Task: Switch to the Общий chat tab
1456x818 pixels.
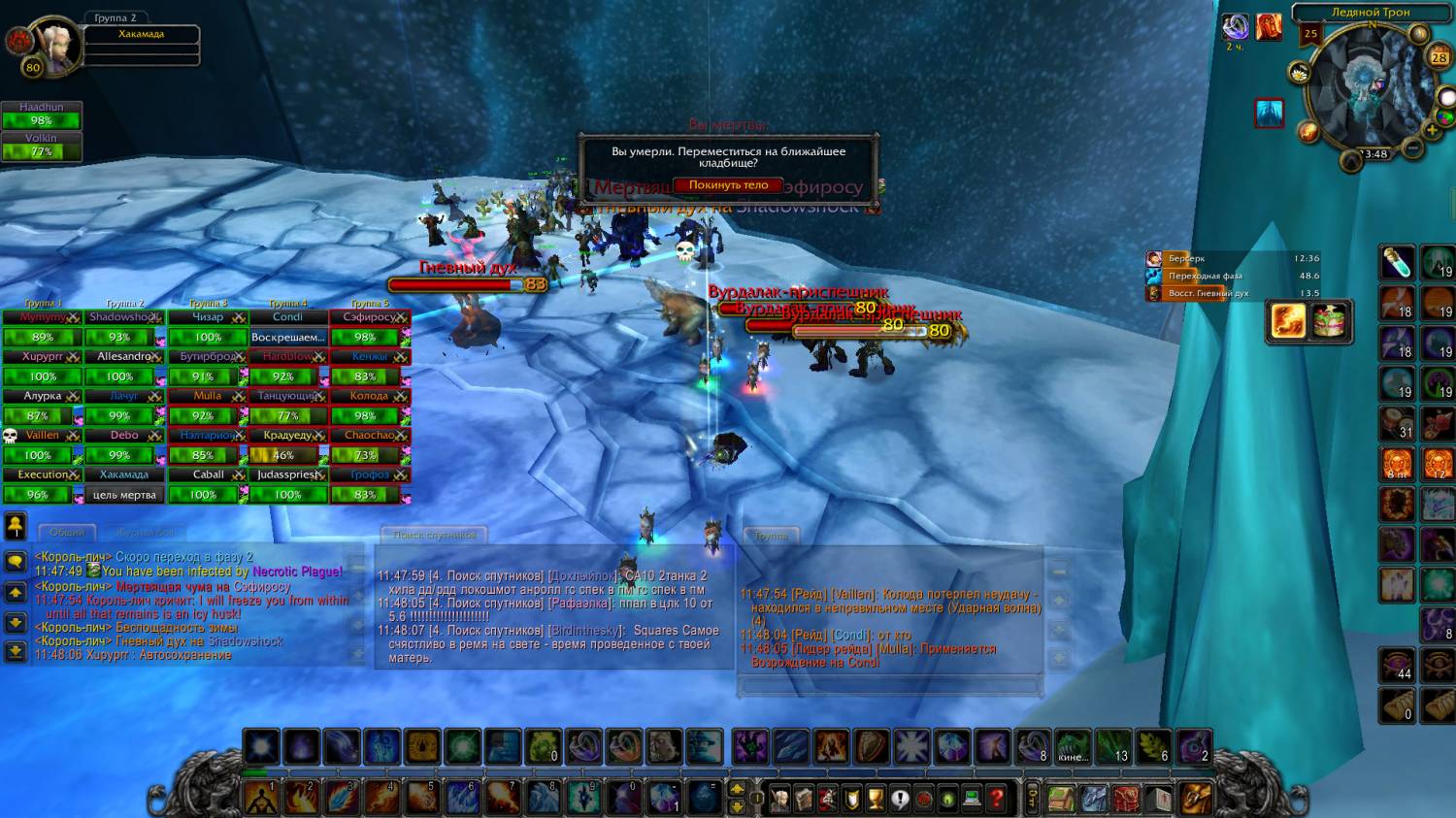Action: coord(67,533)
